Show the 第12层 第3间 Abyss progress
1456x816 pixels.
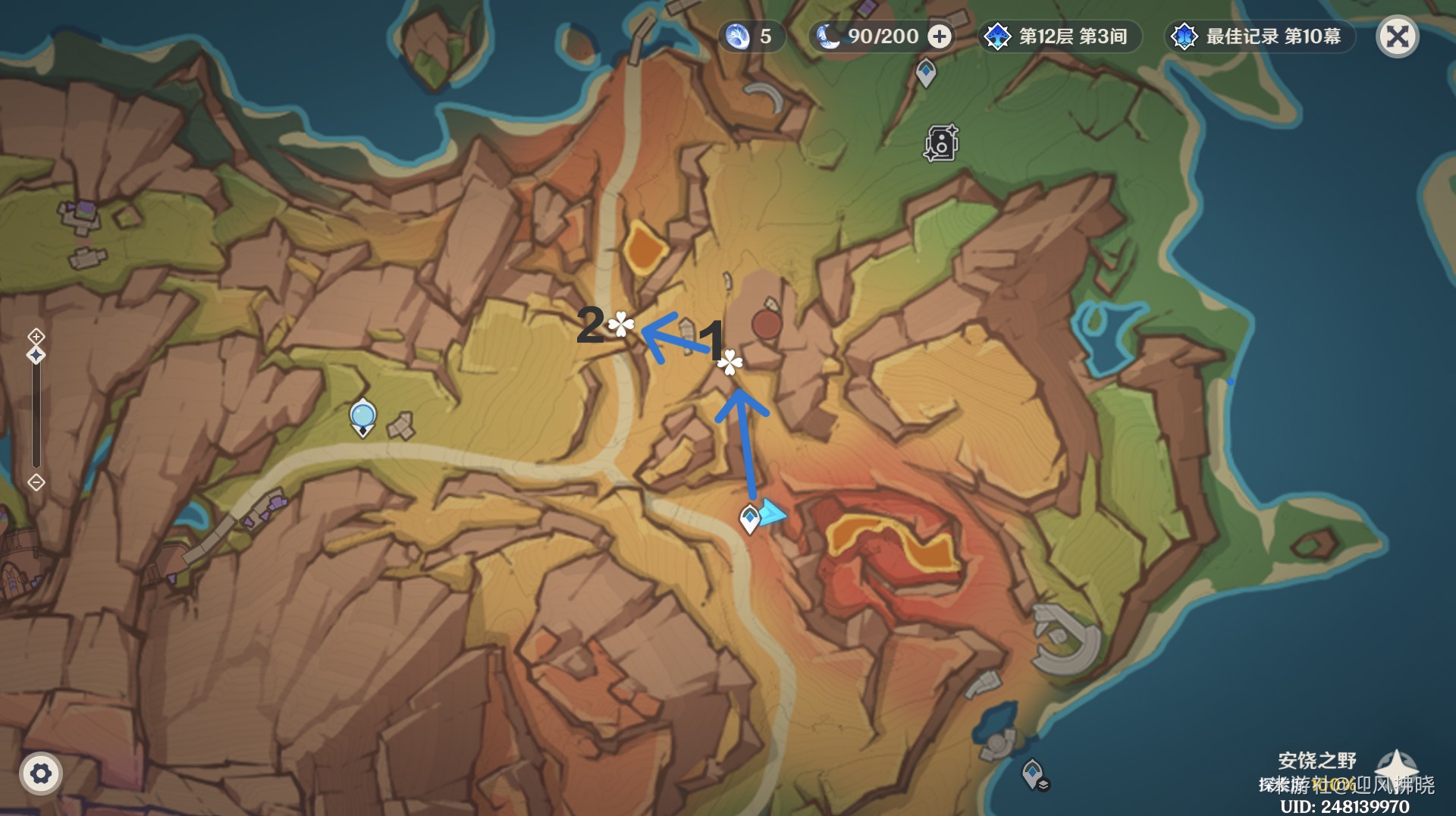point(1059,36)
